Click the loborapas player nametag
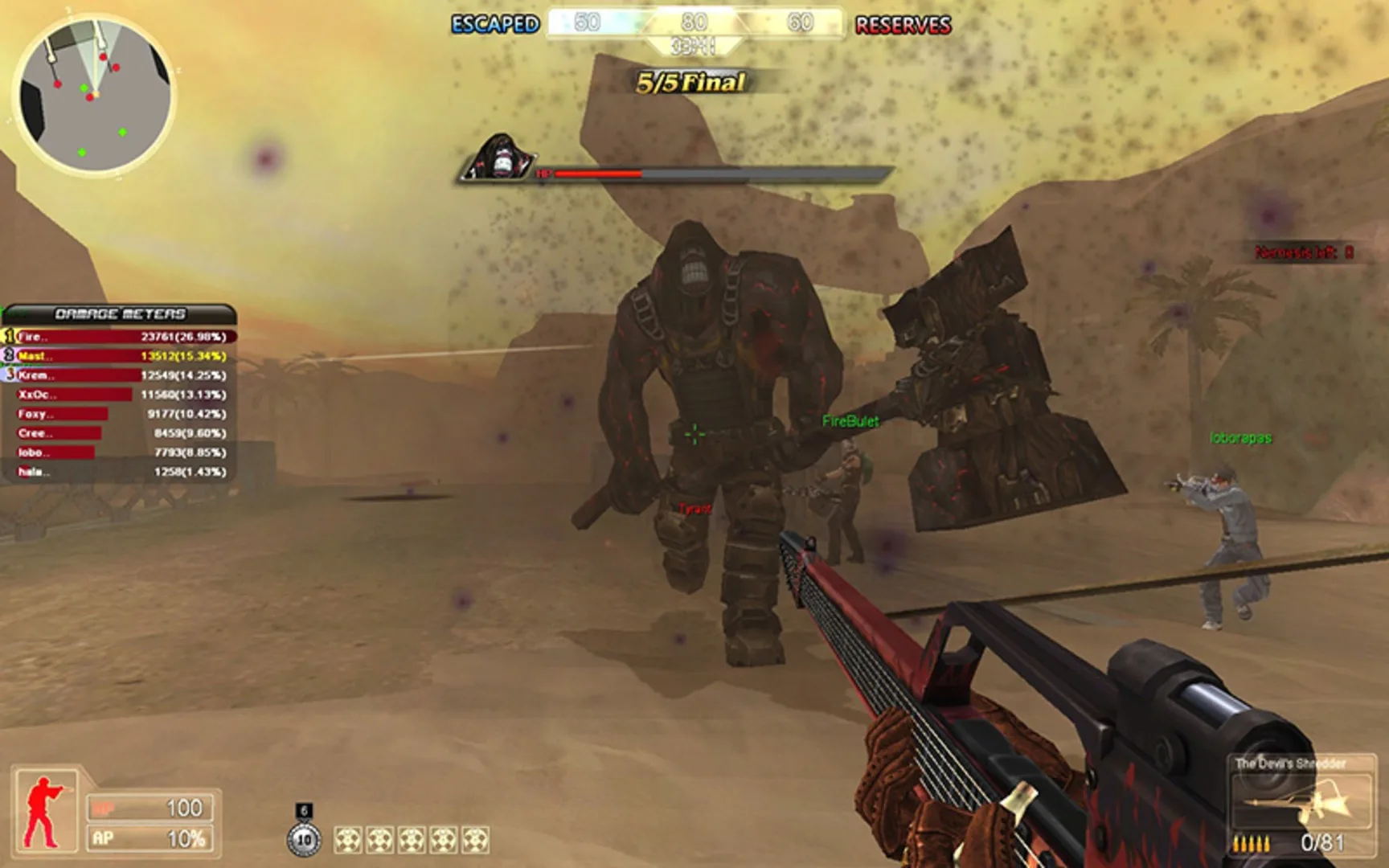1389x868 pixels. (1240, 438)
